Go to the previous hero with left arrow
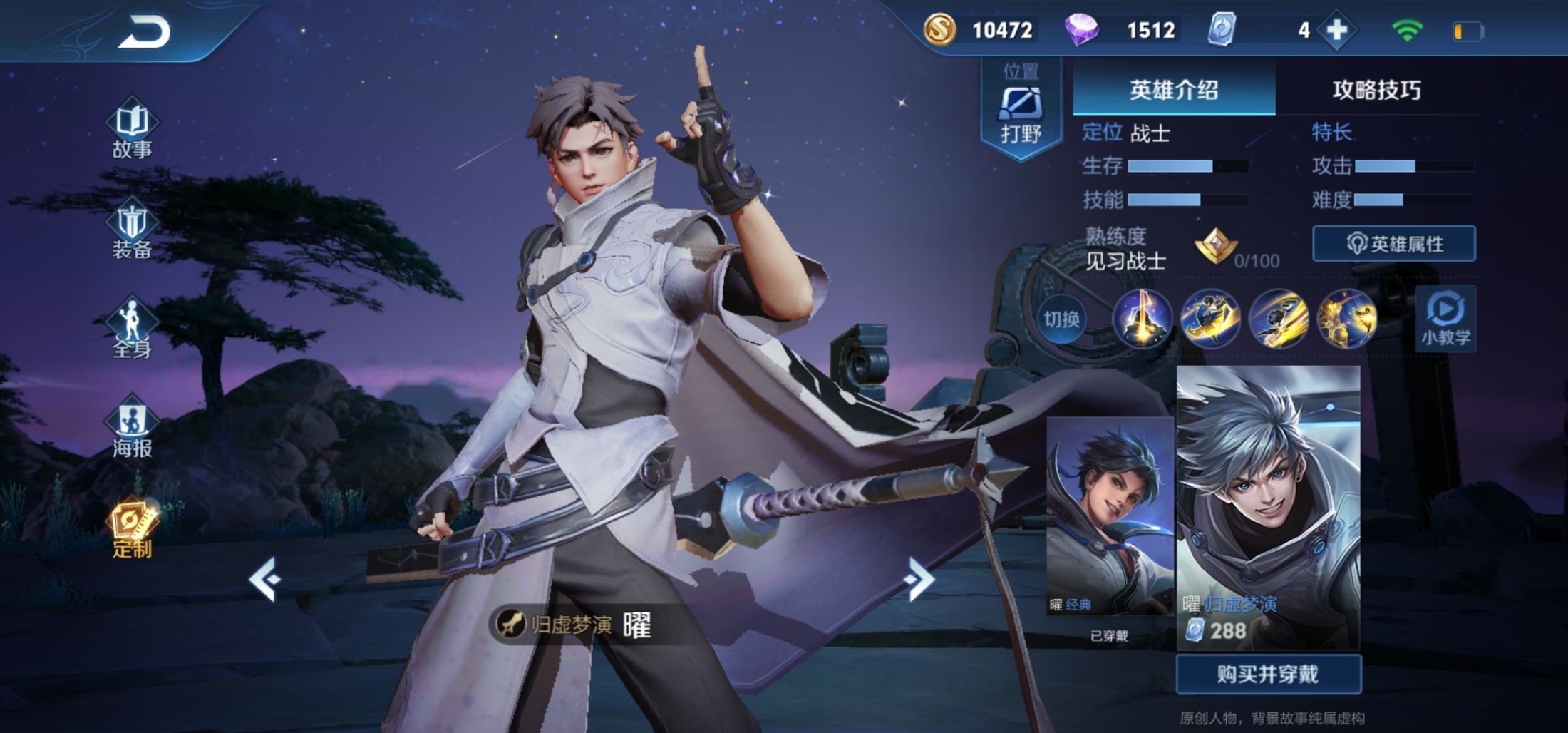This screenshot has height=733, width=1568. [x=265, y=580]
